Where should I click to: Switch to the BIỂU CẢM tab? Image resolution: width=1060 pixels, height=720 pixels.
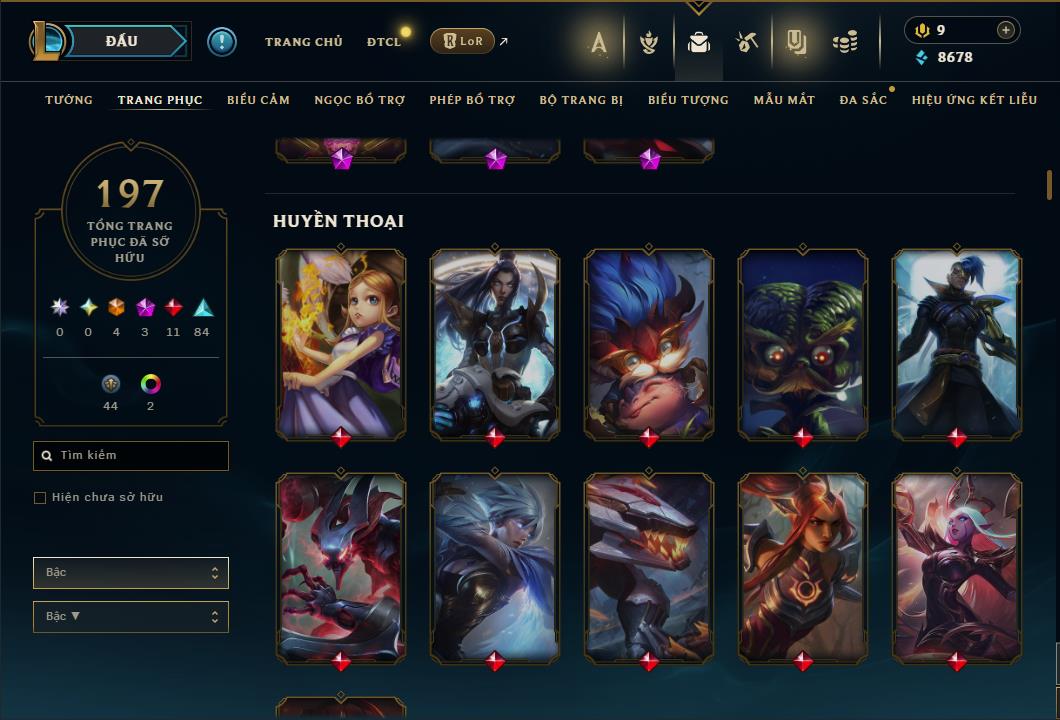258,100
